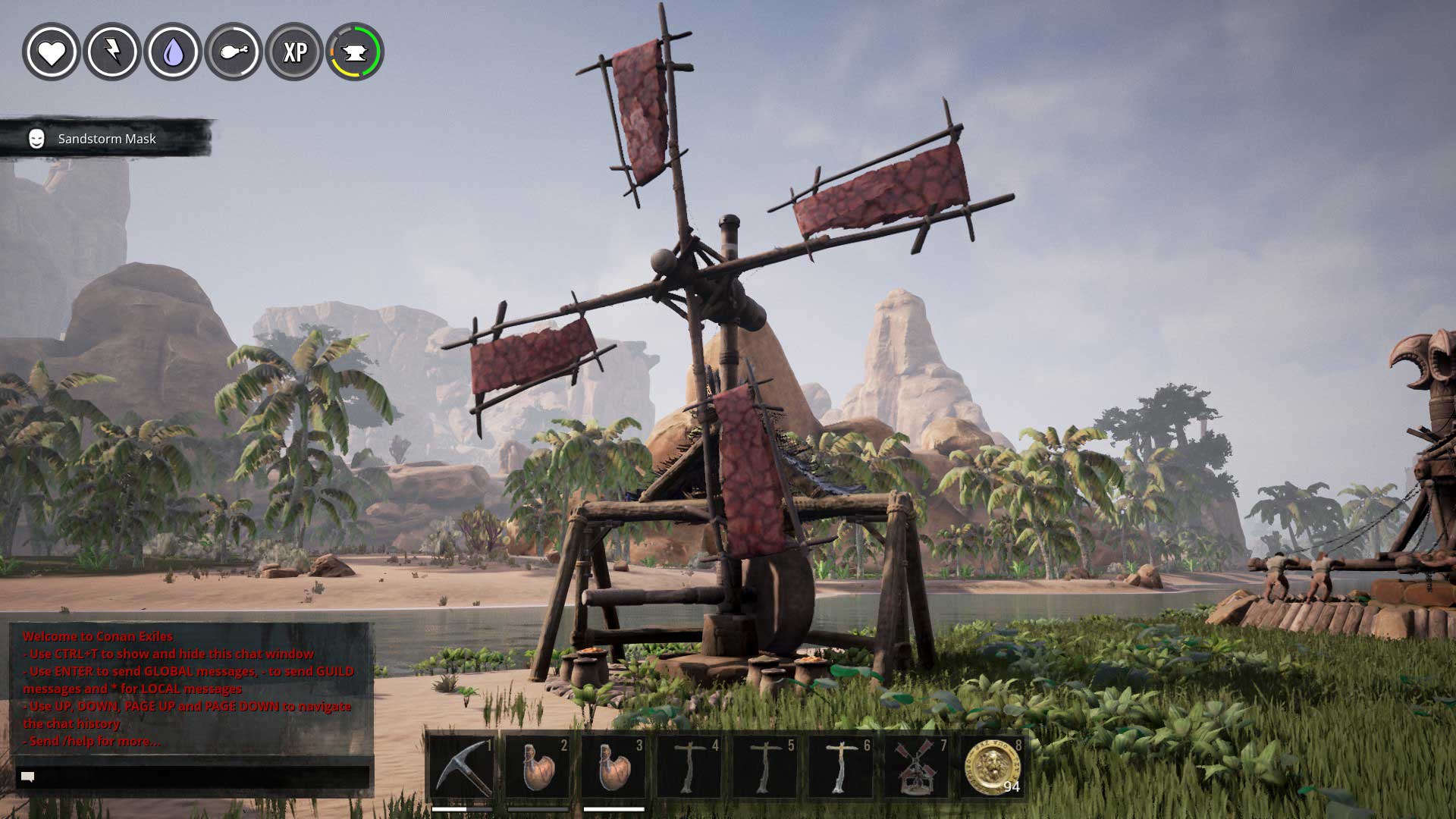Click the lightning bolt stamina icon
The image size is (1456, 819).
tap(112, 52)
